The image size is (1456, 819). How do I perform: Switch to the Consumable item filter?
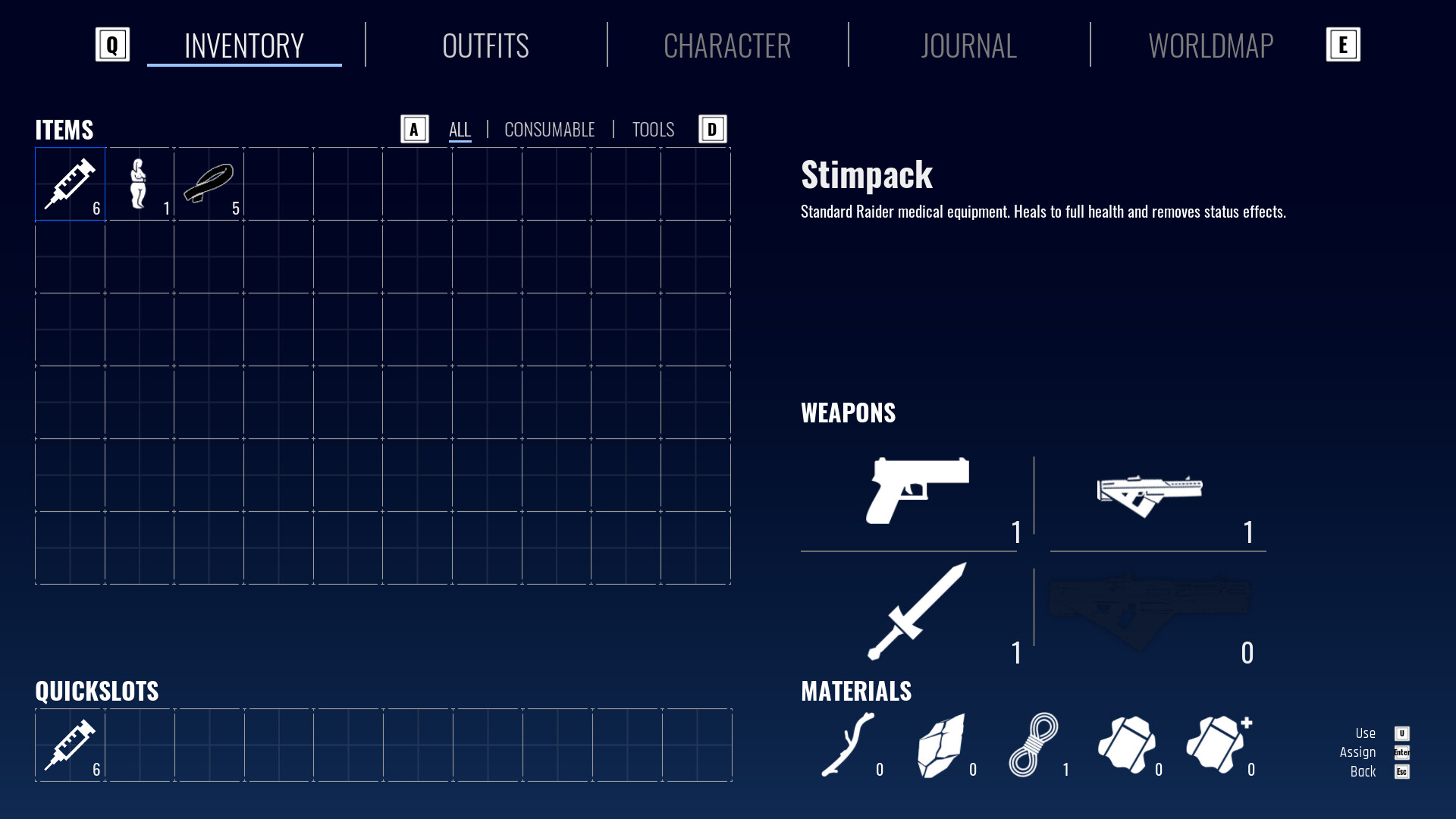coord(549,129)
